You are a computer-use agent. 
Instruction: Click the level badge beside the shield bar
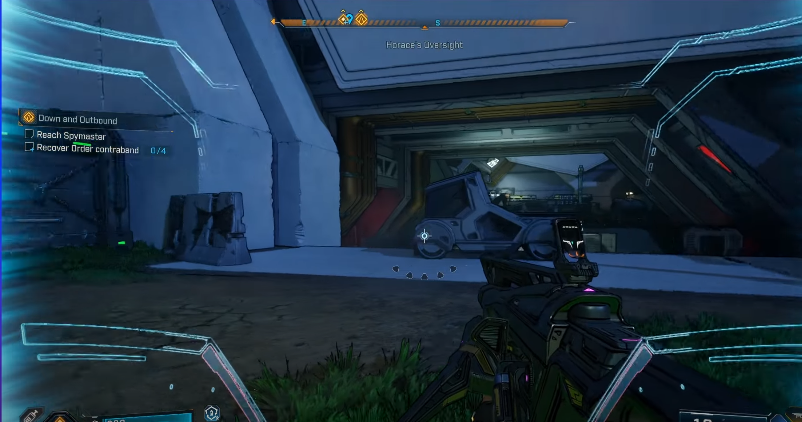211,411
